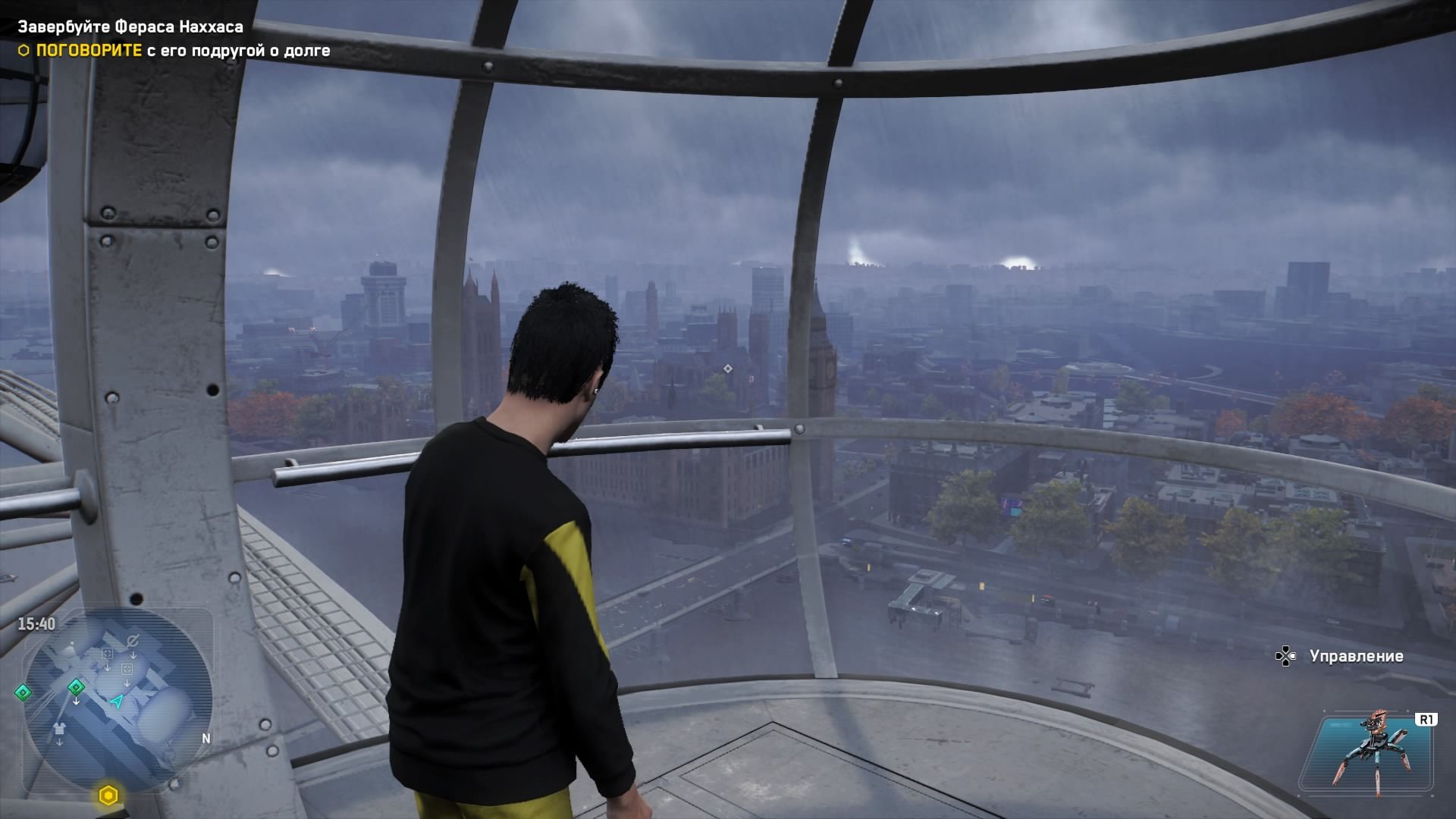Click the crossed-circle marker on minimap

coord(133,642)
